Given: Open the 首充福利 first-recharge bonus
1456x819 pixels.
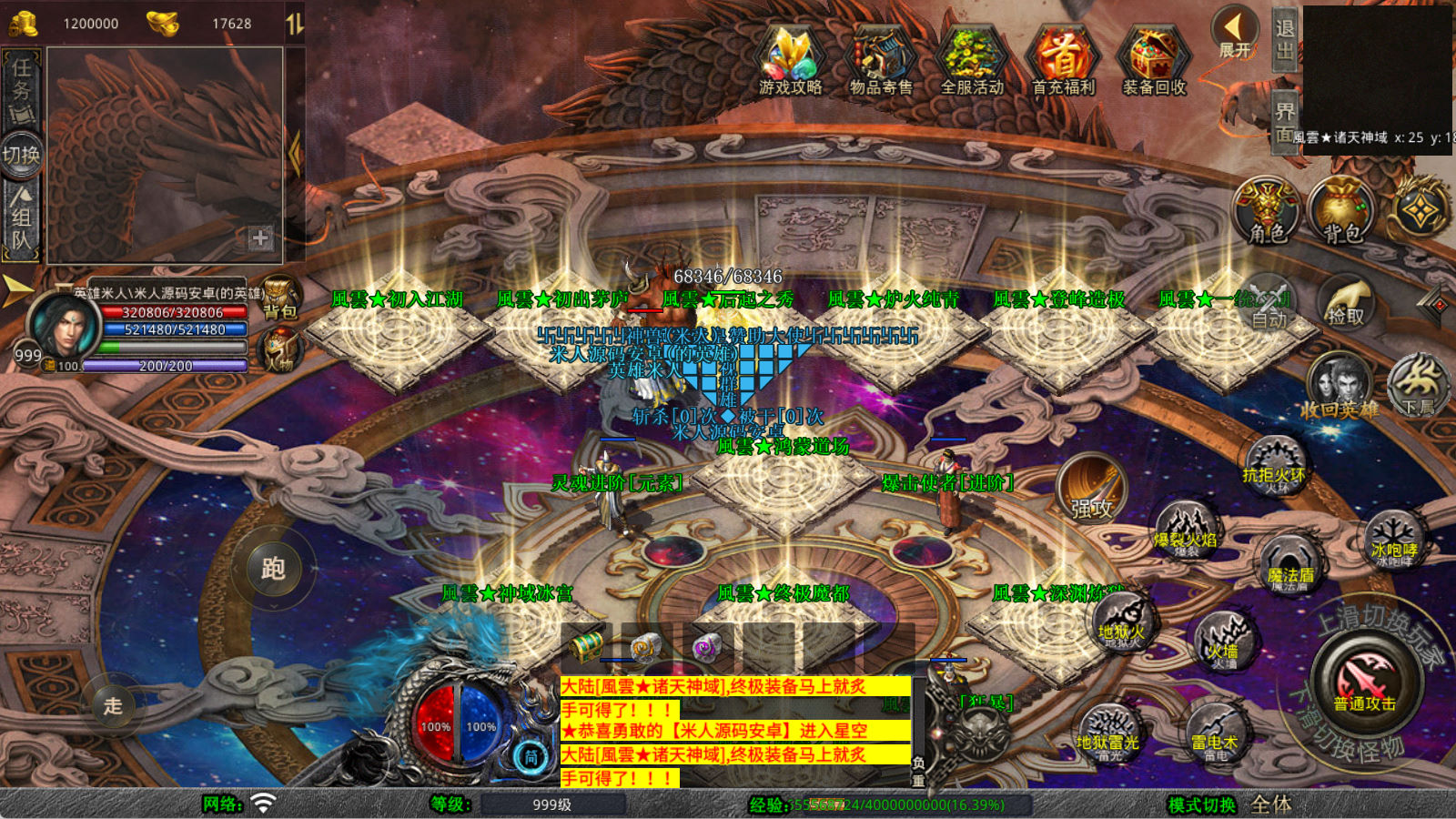Looking at the screenshot, I should 1063,59.
